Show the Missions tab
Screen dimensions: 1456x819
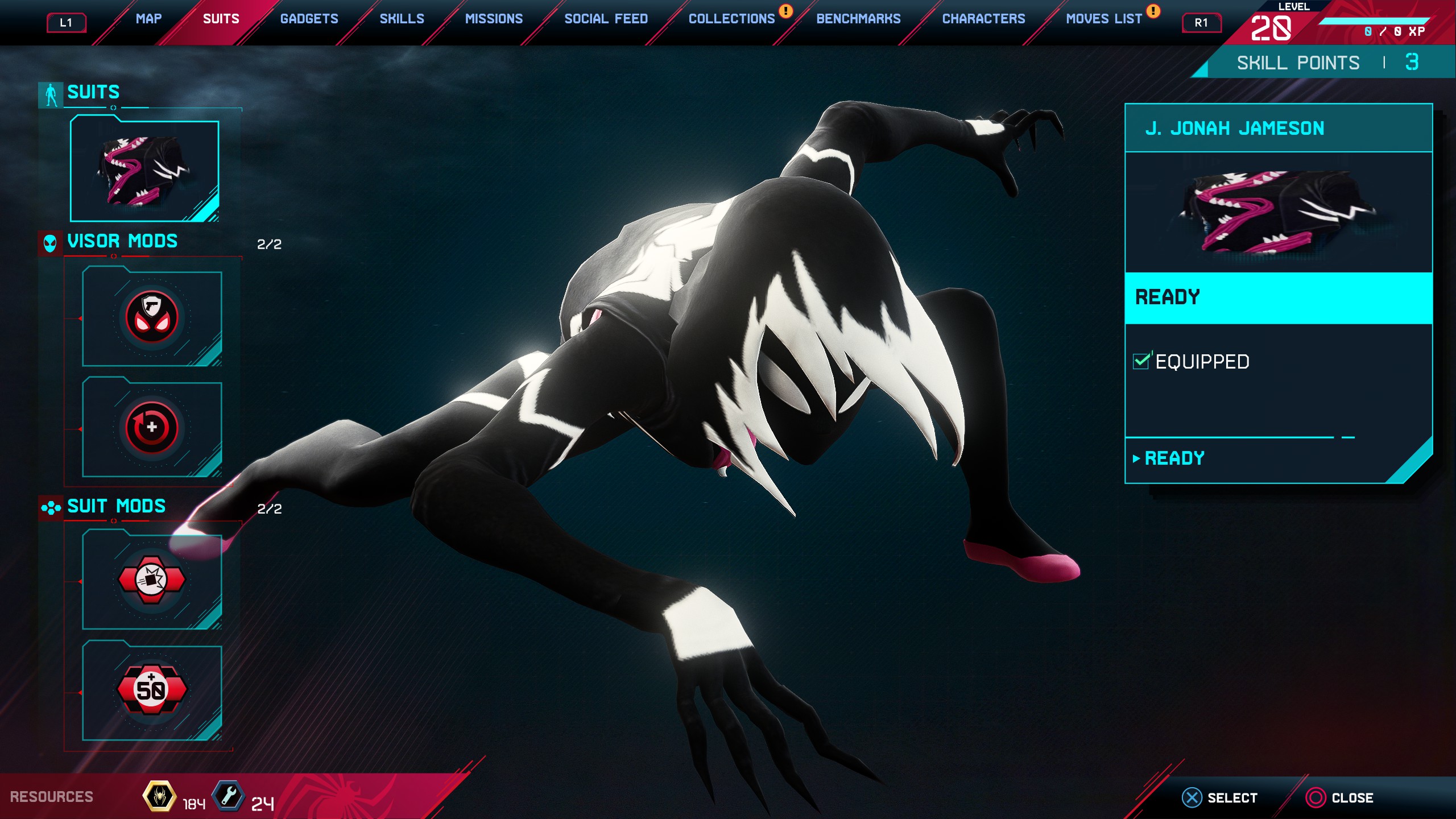[494, 19]
